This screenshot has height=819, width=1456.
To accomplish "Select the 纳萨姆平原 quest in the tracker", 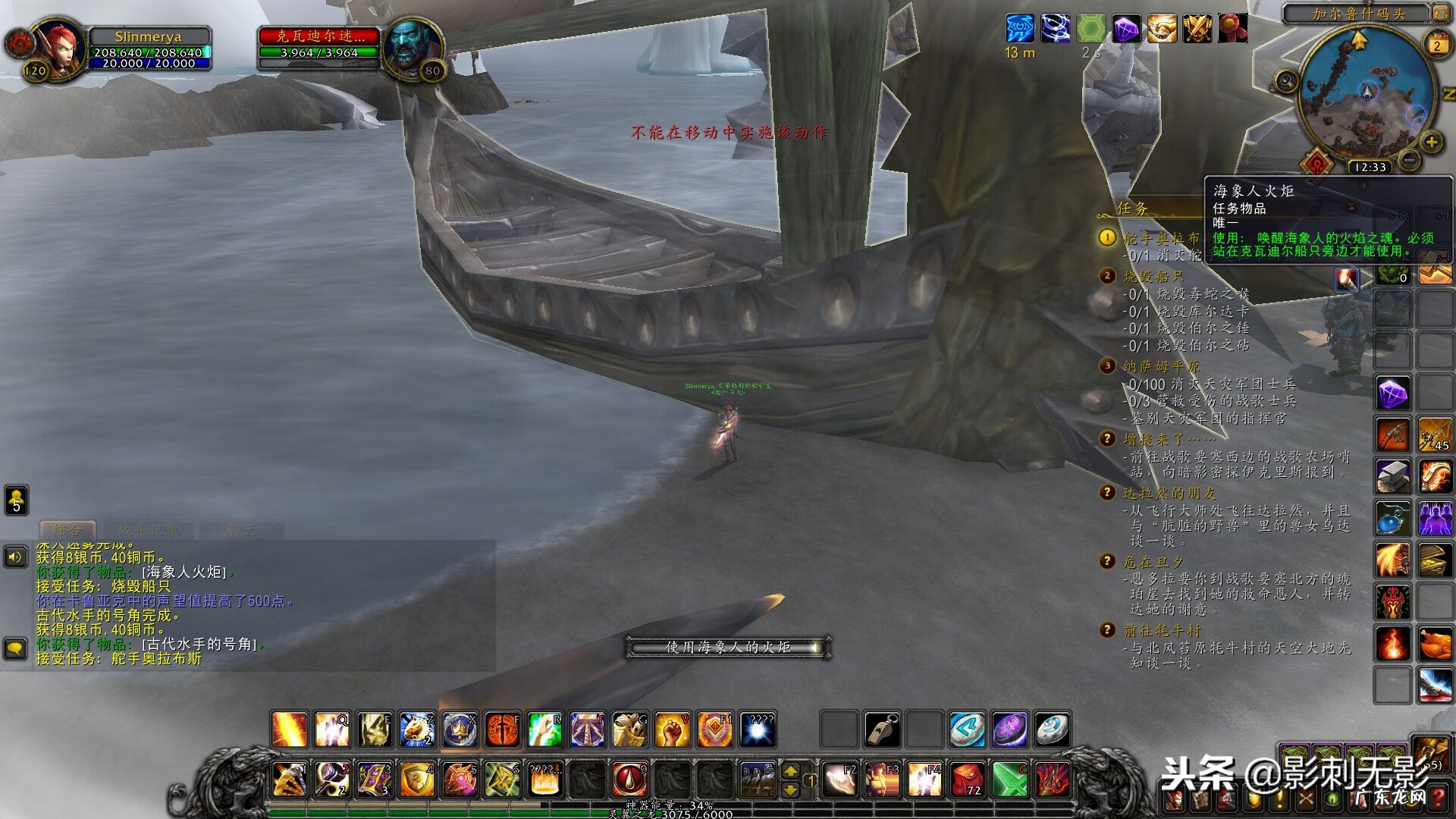I will click(x=1160, y=366).
